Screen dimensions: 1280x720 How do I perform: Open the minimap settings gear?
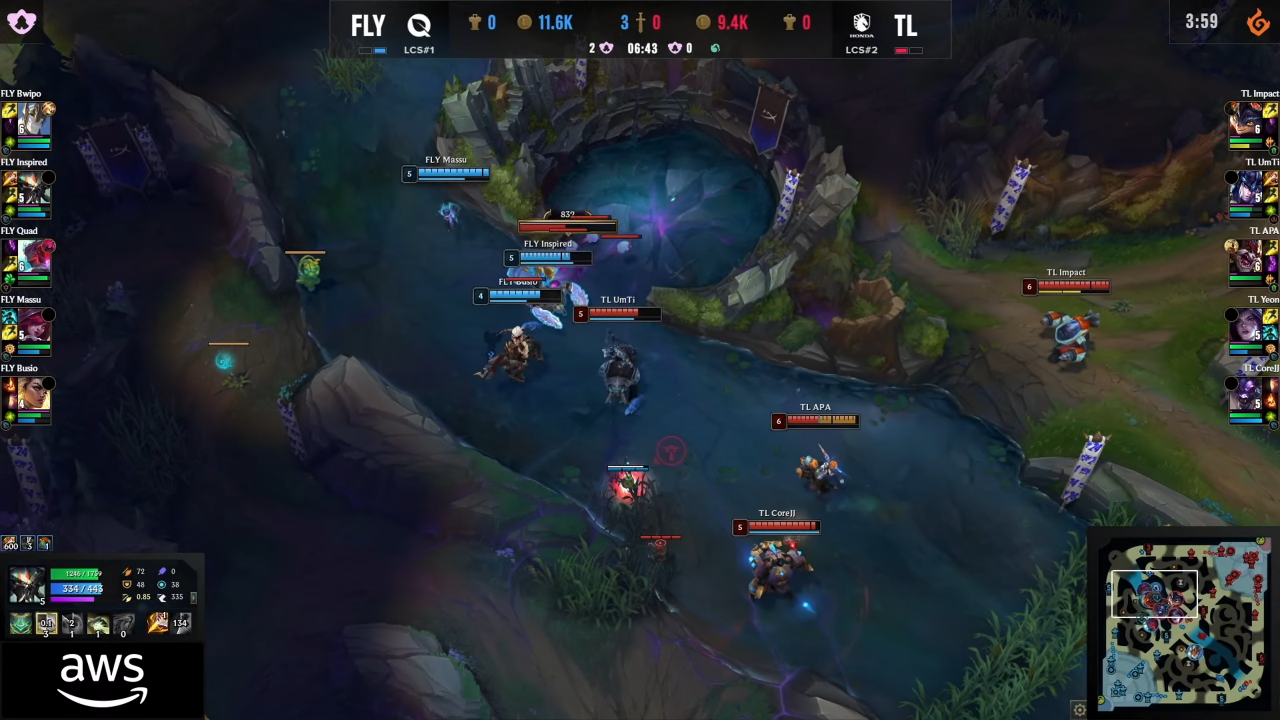click(x=1080, y=708)
